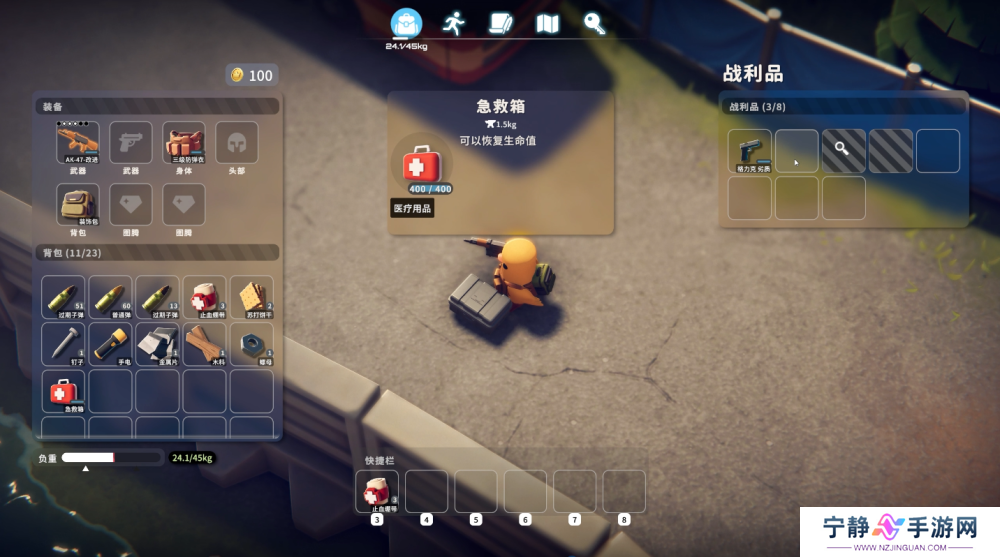Select the normal bullets stack of 60
The image size is (1000, 557).
[x=110, y=297]
